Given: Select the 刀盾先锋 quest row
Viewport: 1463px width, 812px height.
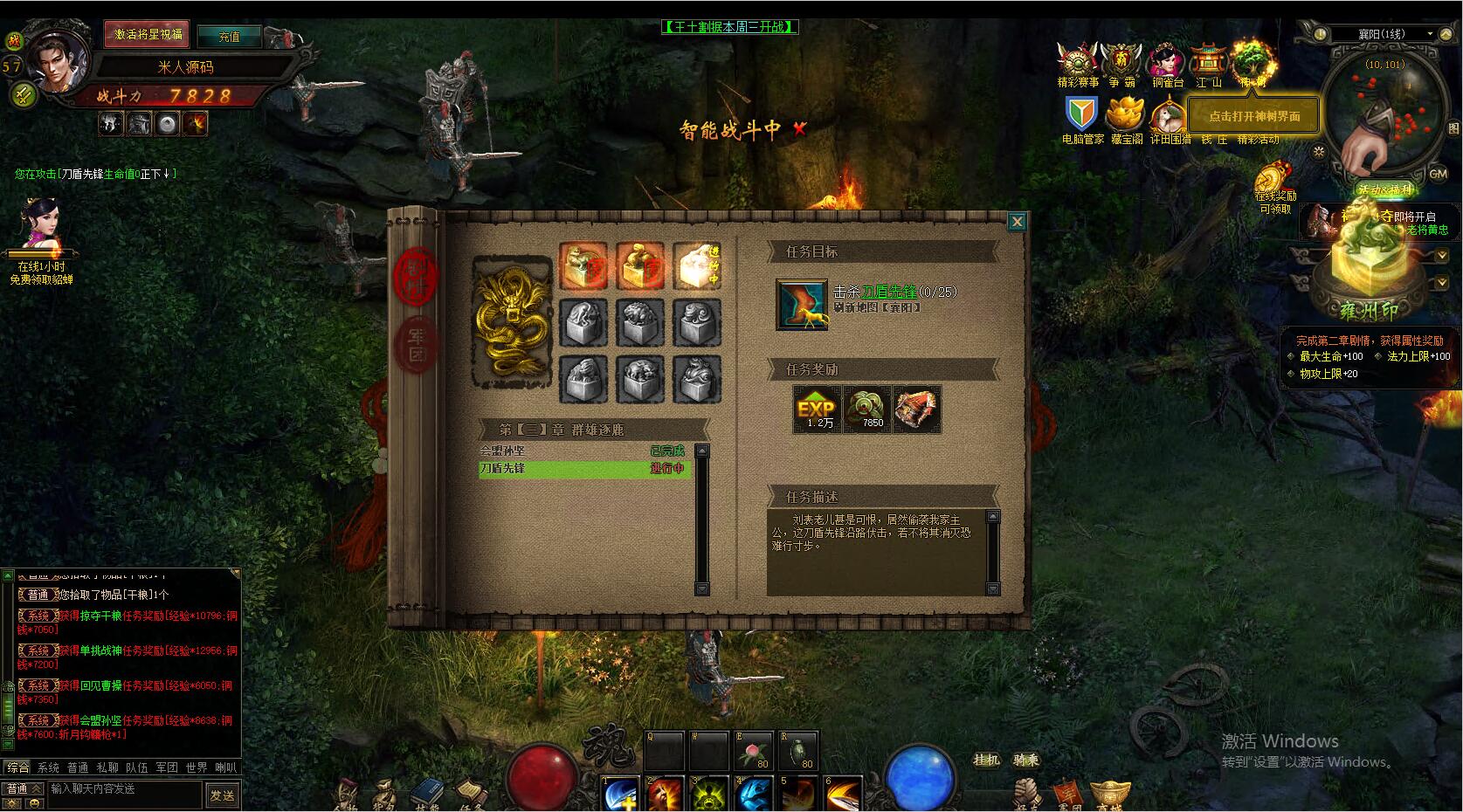Looking at the screenshot, I should point(583,469).
